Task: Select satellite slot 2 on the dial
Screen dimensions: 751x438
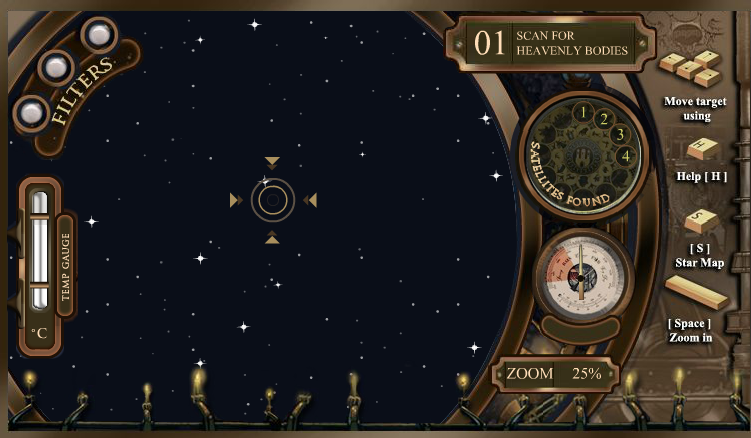Action: tap(603, 119)
